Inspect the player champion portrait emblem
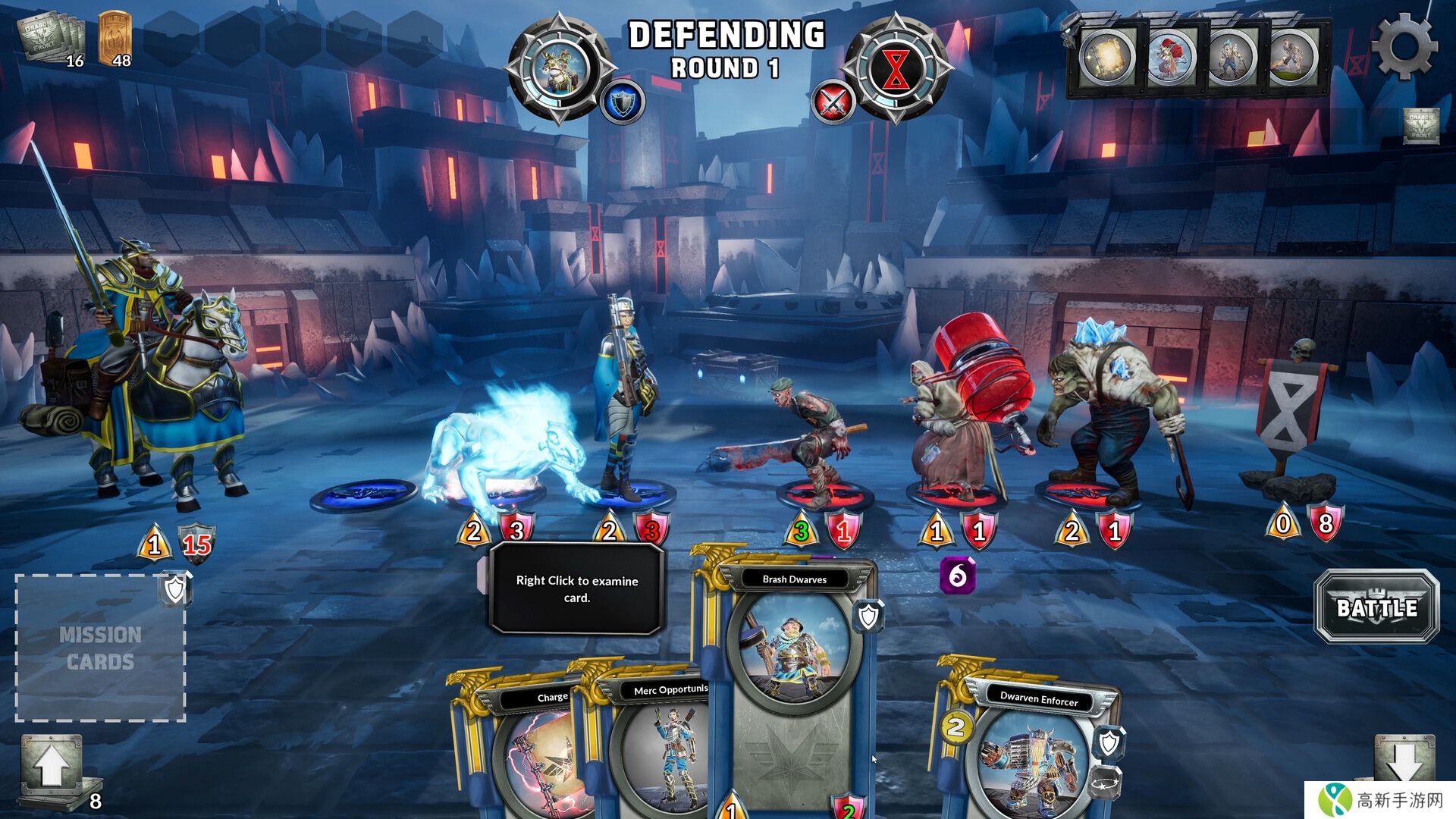This screenshot has height=819, width=1456. [560, 68]
